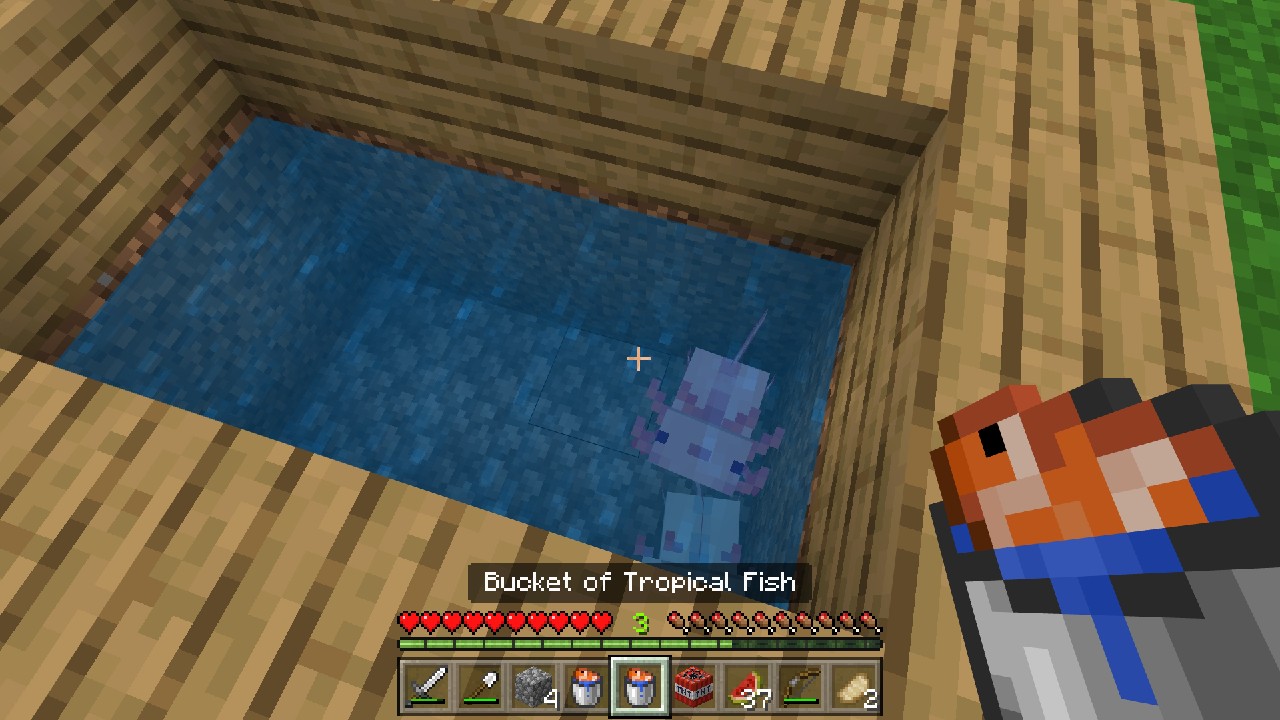This screenshot has width=1280, height=720.
Task: Click the Bucket of Tropical Fish item tooltip text
Action: coord(640,583)
